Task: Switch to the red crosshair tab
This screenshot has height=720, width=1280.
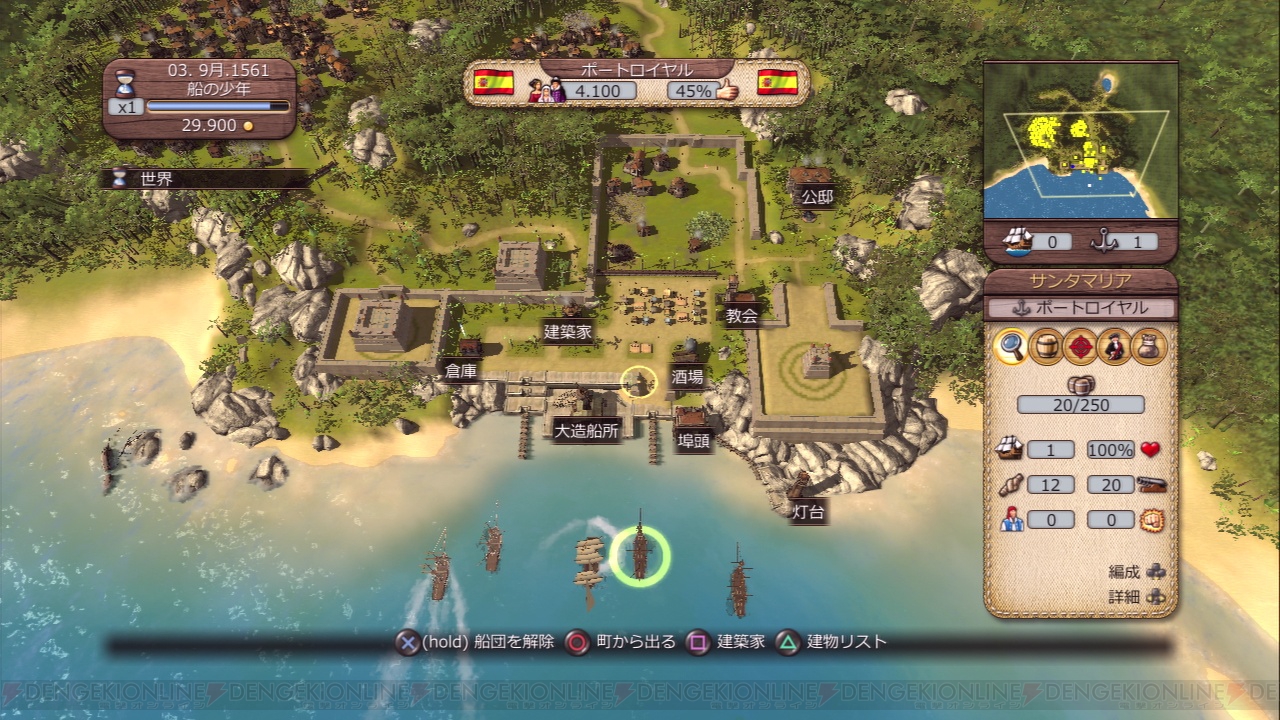Action: pyautogui.click(x=1080, y=346)
